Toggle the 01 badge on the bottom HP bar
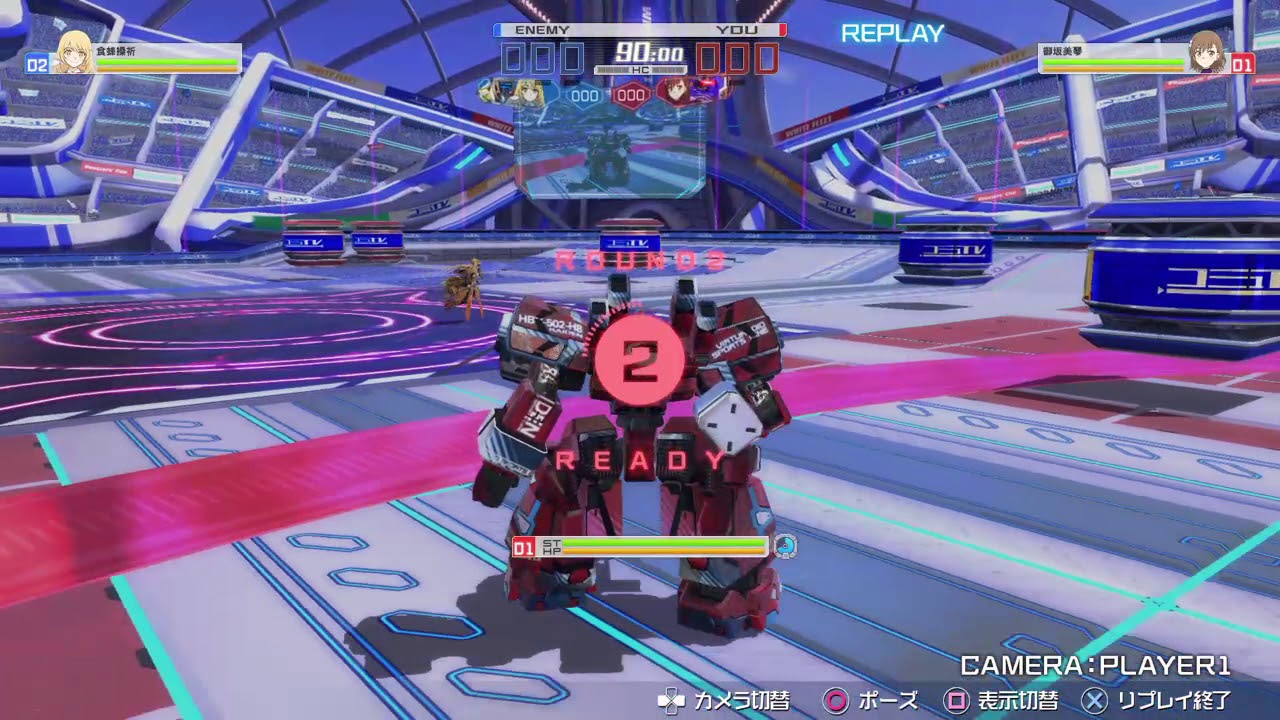This screenshot has width=1280, height=720. (522, 546)
